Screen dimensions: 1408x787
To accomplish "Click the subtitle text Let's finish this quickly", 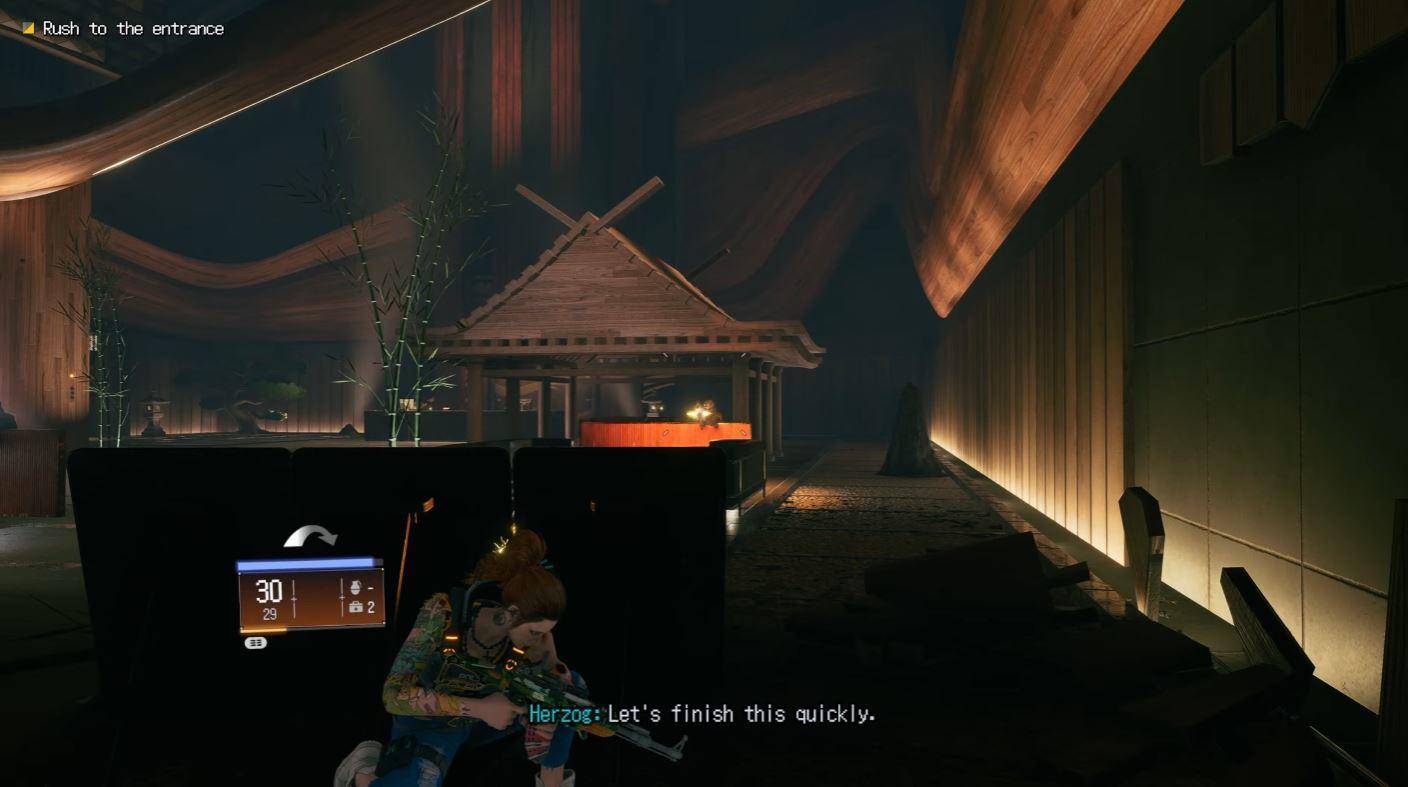I will pyautogui.click(x=744, y=714).
